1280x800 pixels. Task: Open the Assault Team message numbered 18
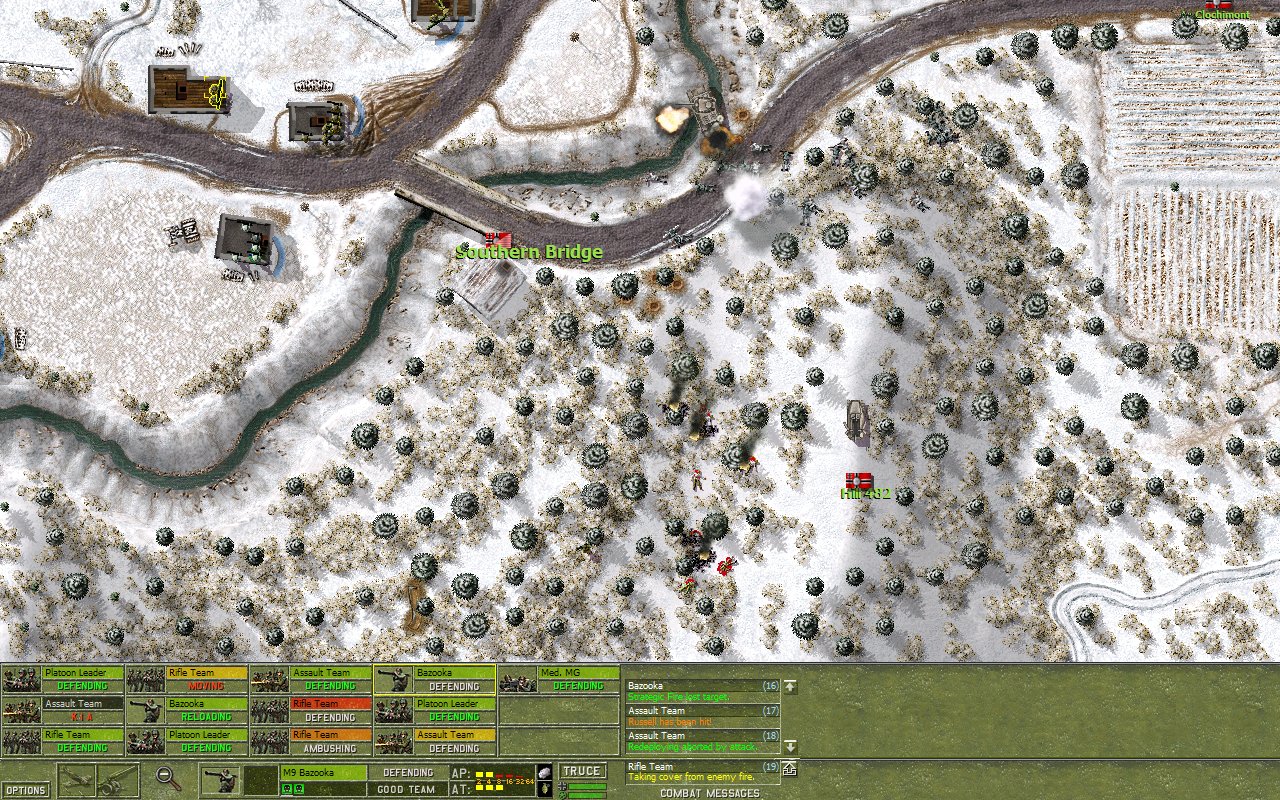702,741
